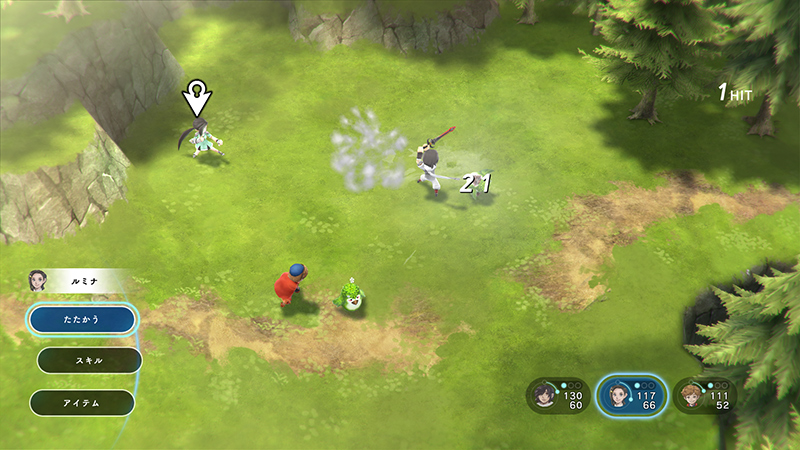
Task: Select Lumina's highlighted party panel
Action: 631,396
